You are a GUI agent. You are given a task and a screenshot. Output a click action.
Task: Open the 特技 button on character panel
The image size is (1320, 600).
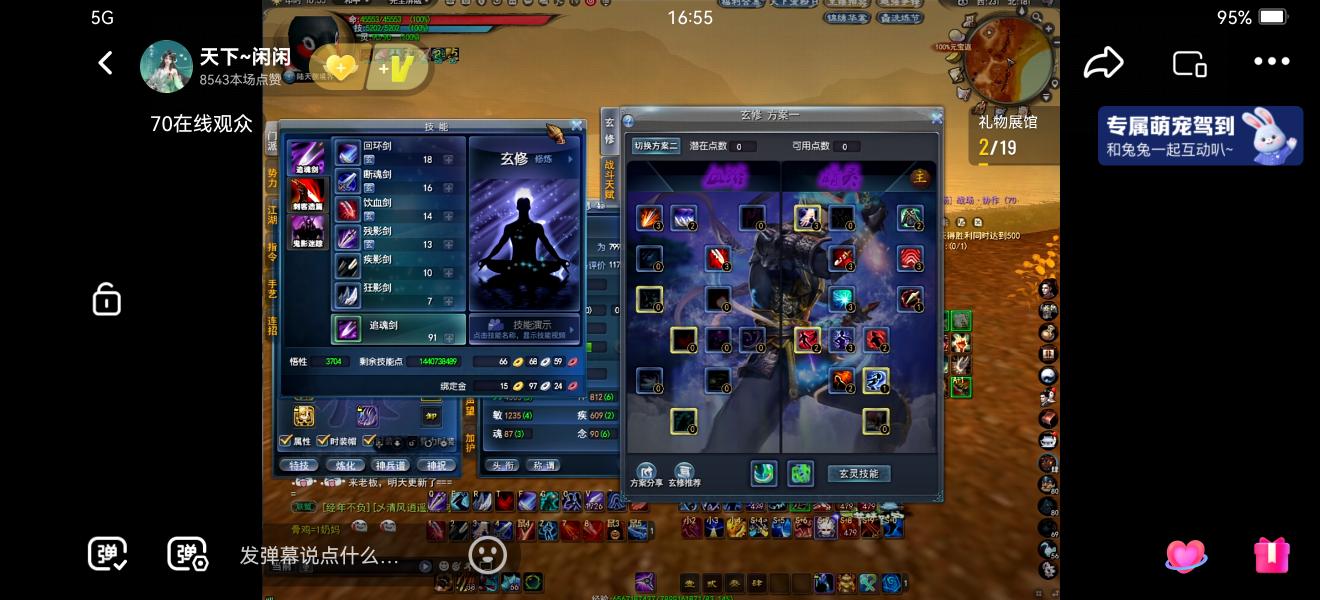click(x=299, y=465)
